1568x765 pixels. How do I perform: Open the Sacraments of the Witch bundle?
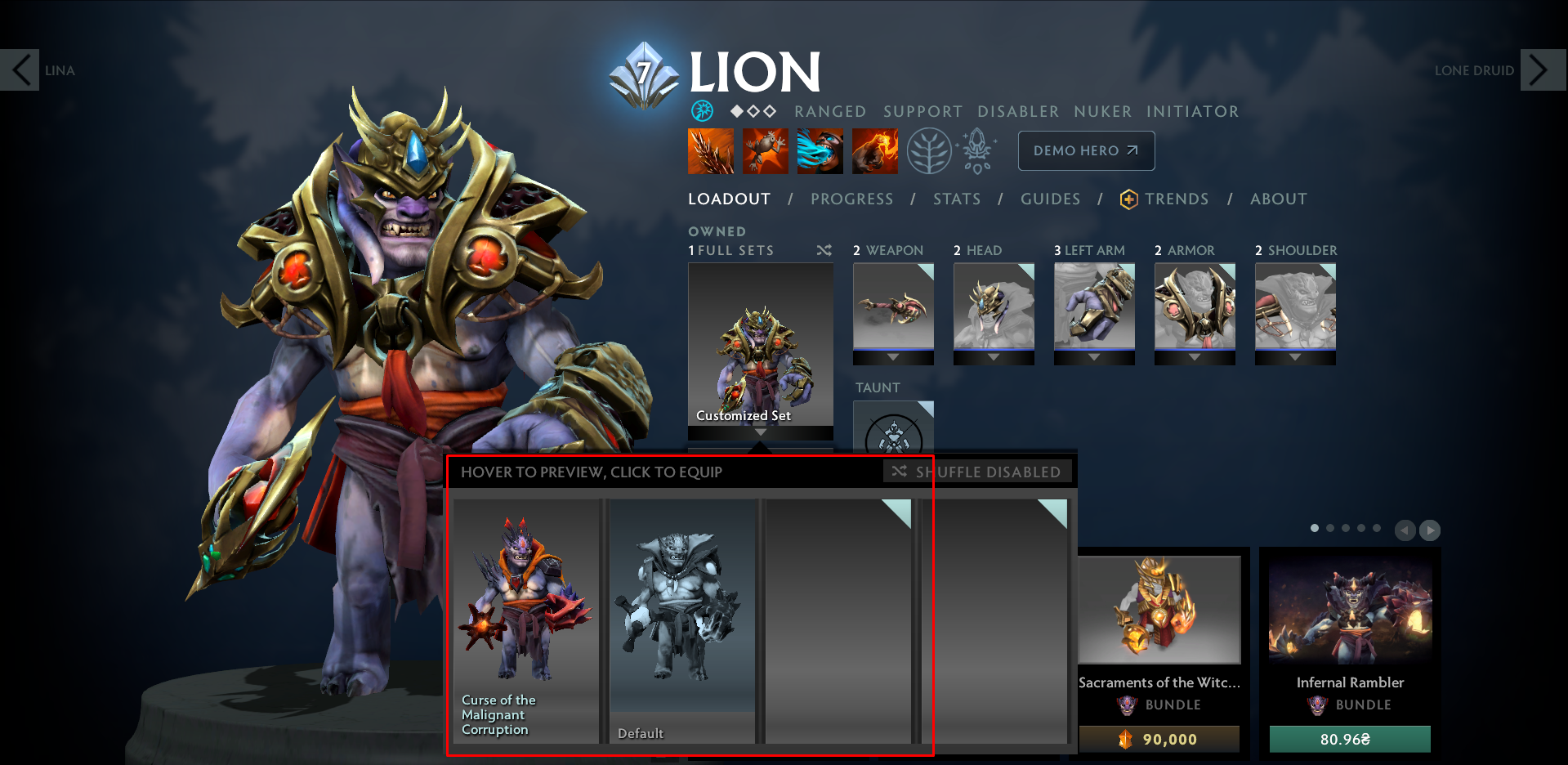click(x=1160, y=609)
